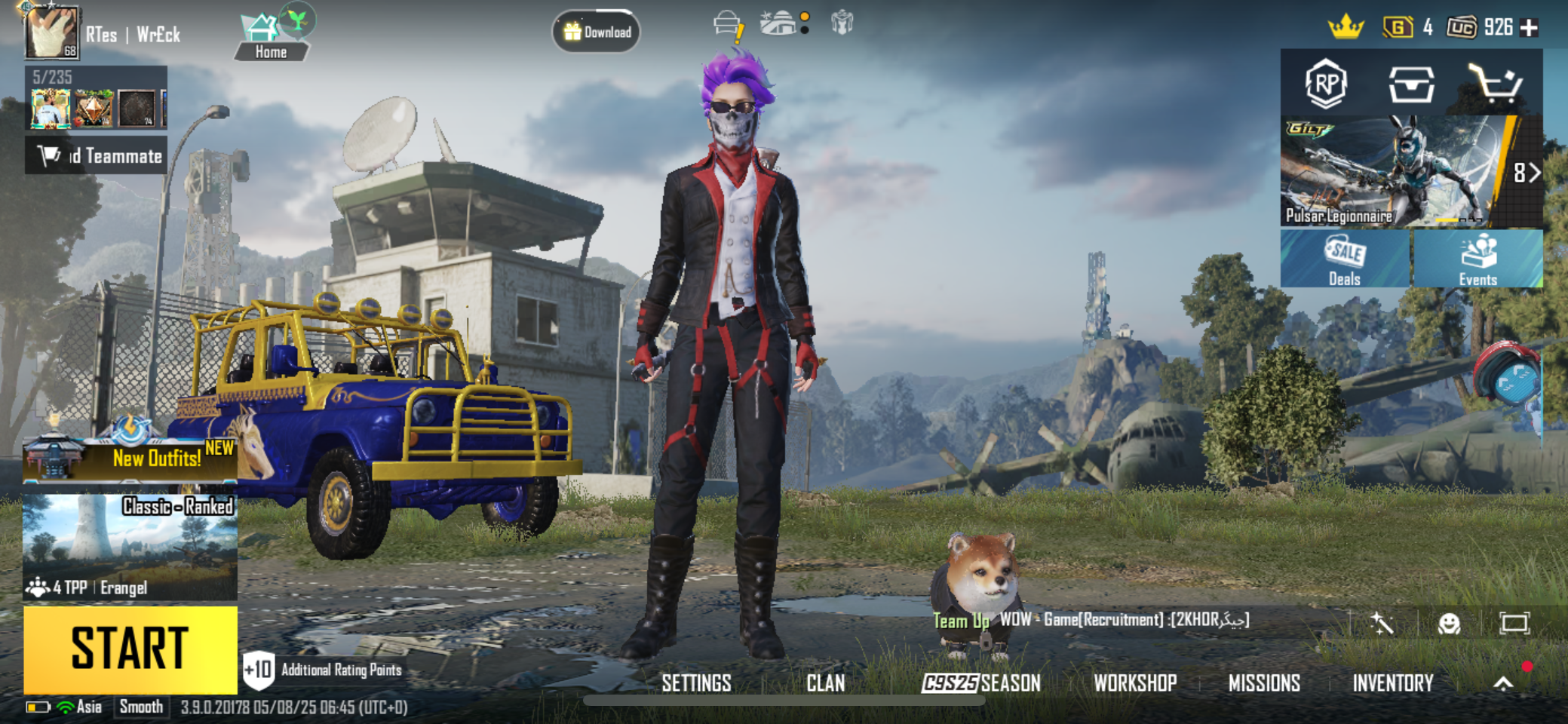Open the Events panel
Screen dimensions: 1568x724
coord(1478,259)
